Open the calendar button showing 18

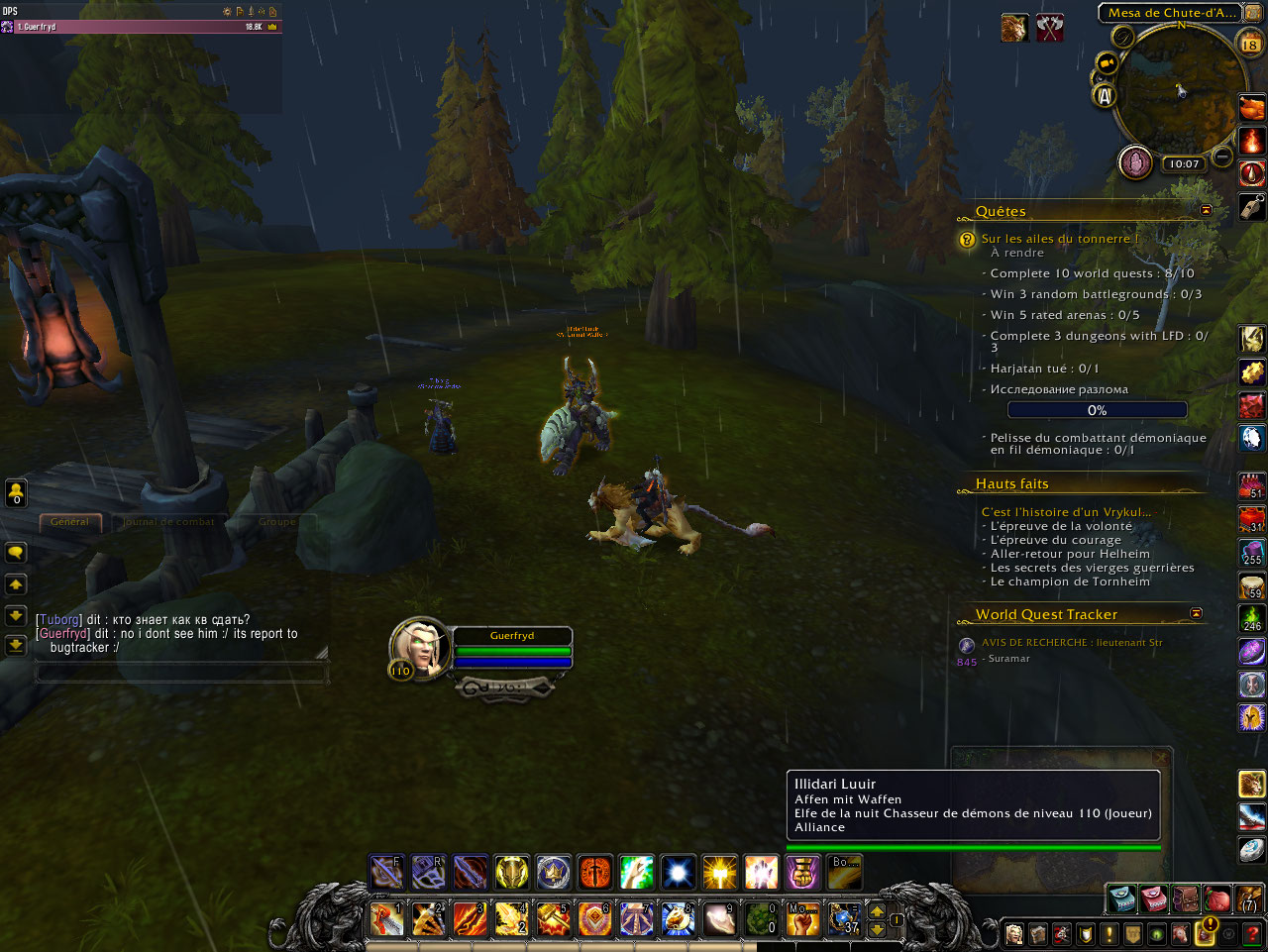click(1250, 43)
